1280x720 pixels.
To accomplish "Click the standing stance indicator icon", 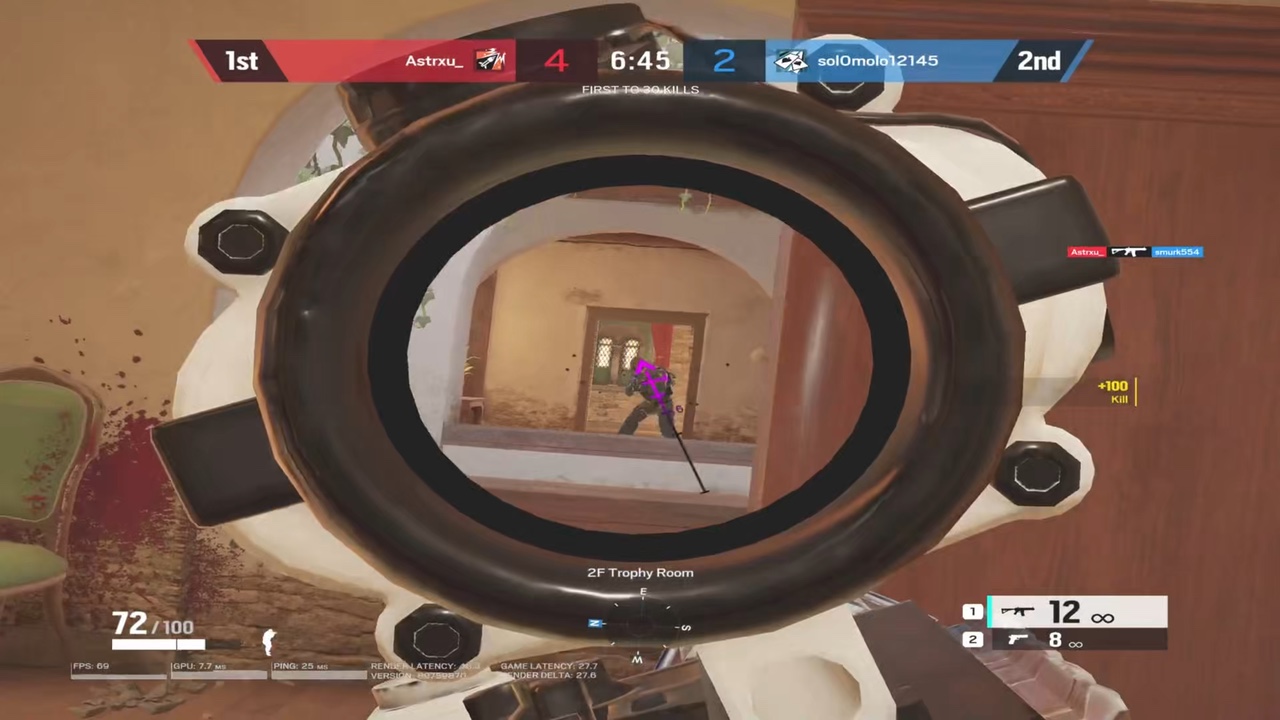I will click(268, 642).
